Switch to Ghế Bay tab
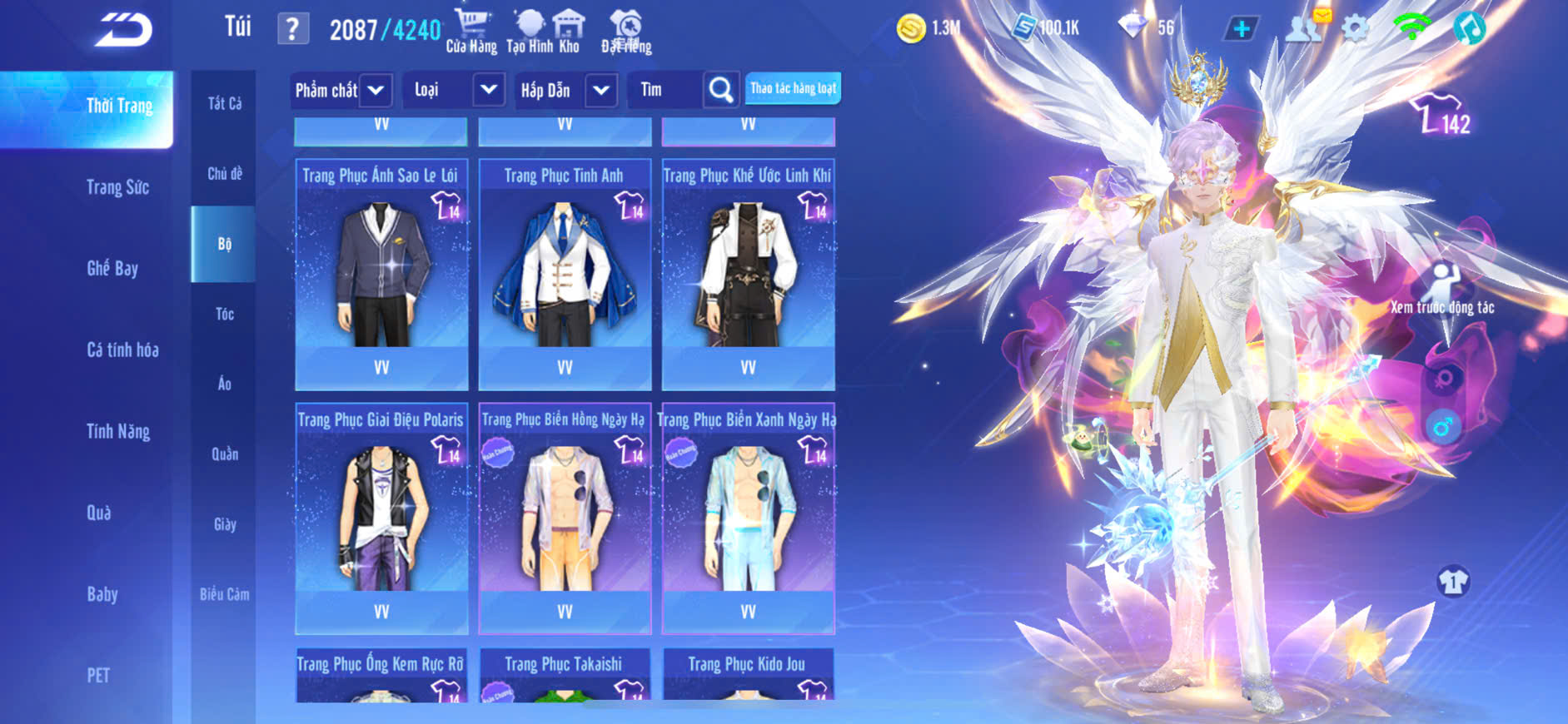 tap(112, 268)
